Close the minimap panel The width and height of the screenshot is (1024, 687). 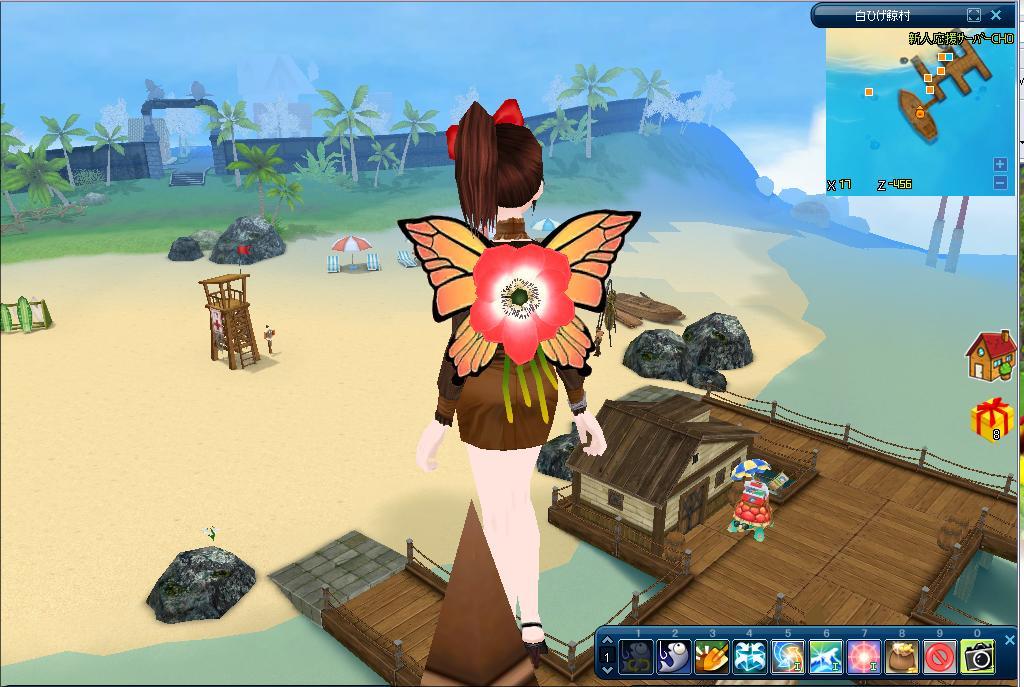coord(996,15)
